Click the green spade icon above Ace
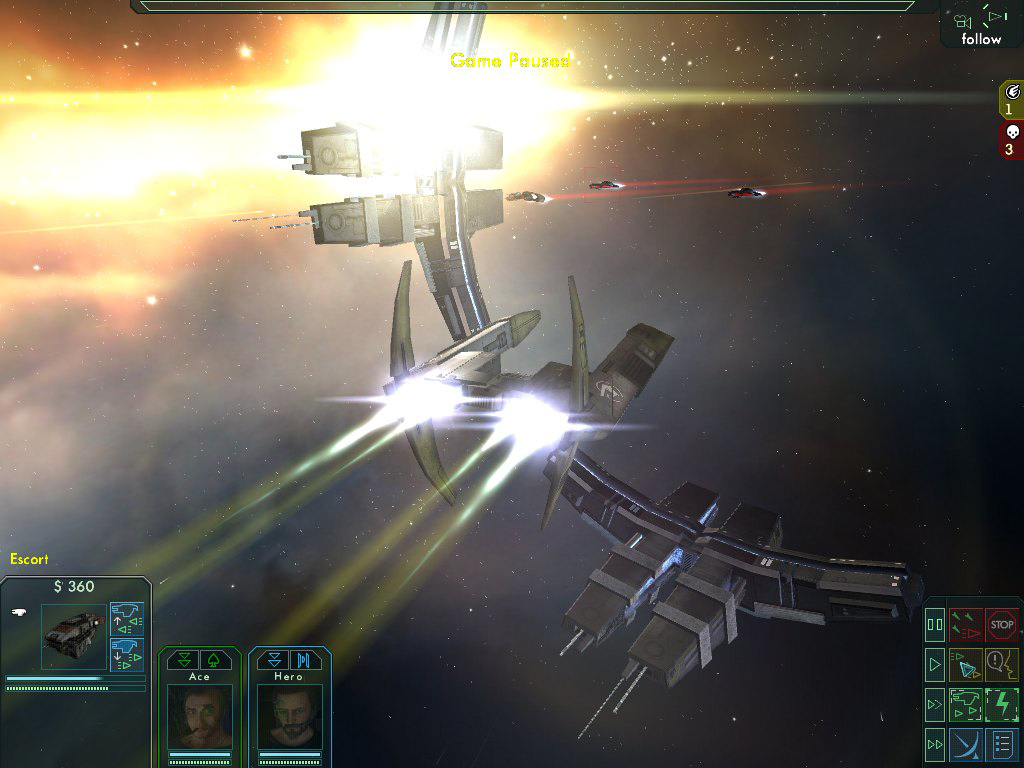This screenshot has height=768, width=1024. point(214,660)
